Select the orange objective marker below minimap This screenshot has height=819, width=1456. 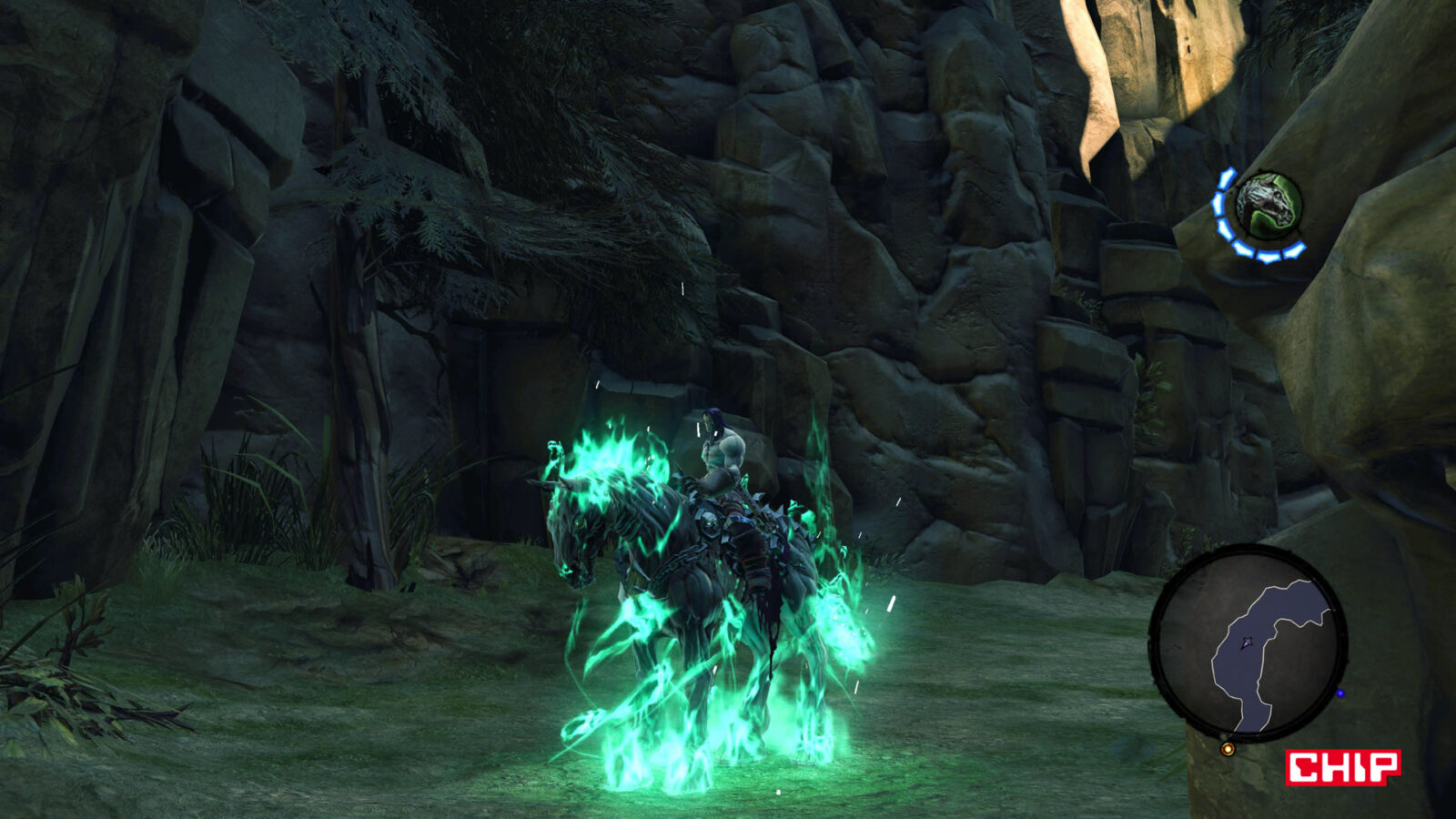[x=1228, y=749]
